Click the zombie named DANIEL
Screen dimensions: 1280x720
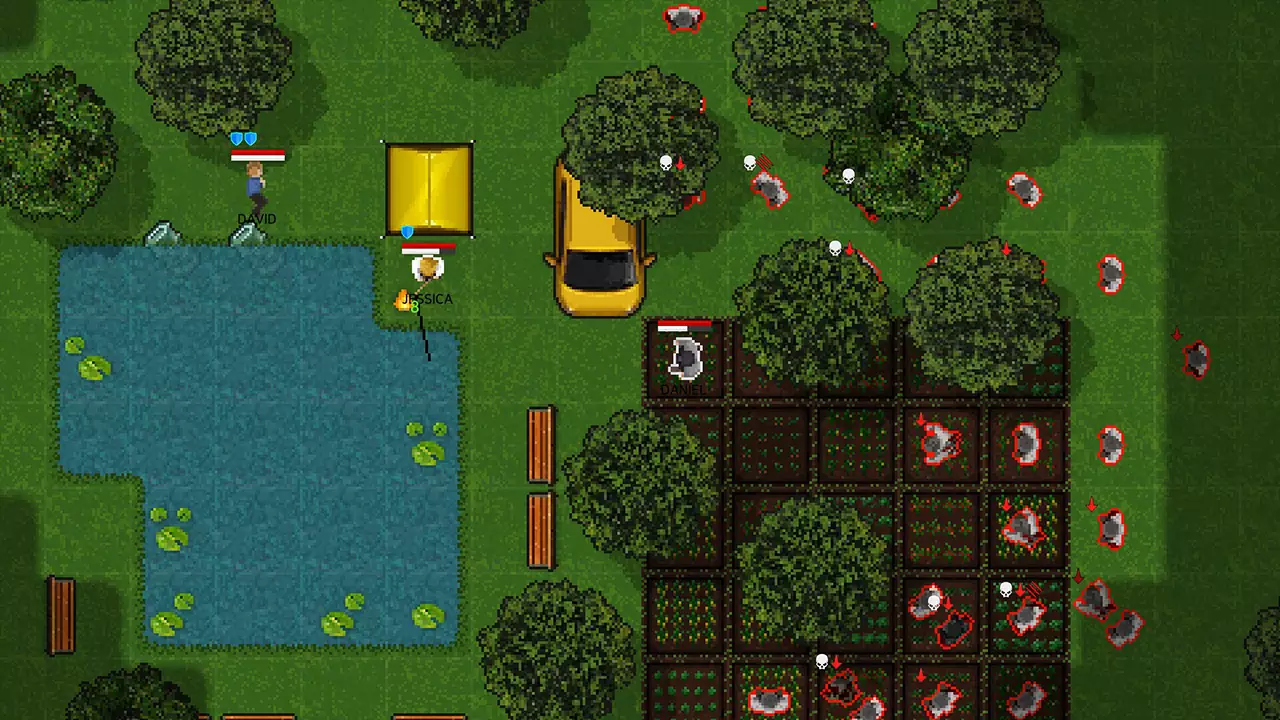(x=685, y=360)
